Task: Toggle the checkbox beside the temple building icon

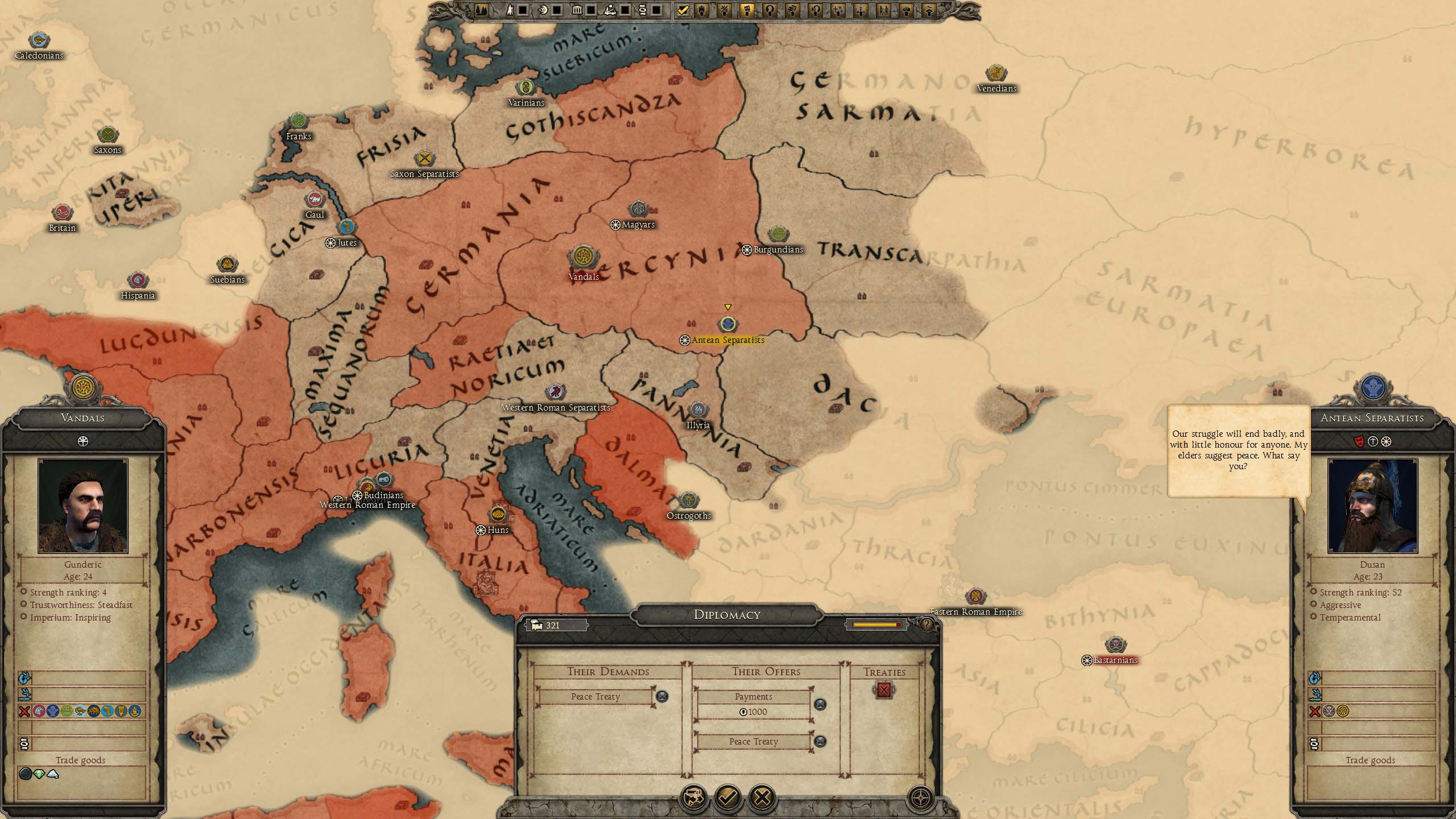Action: click(x=591, y=10)
